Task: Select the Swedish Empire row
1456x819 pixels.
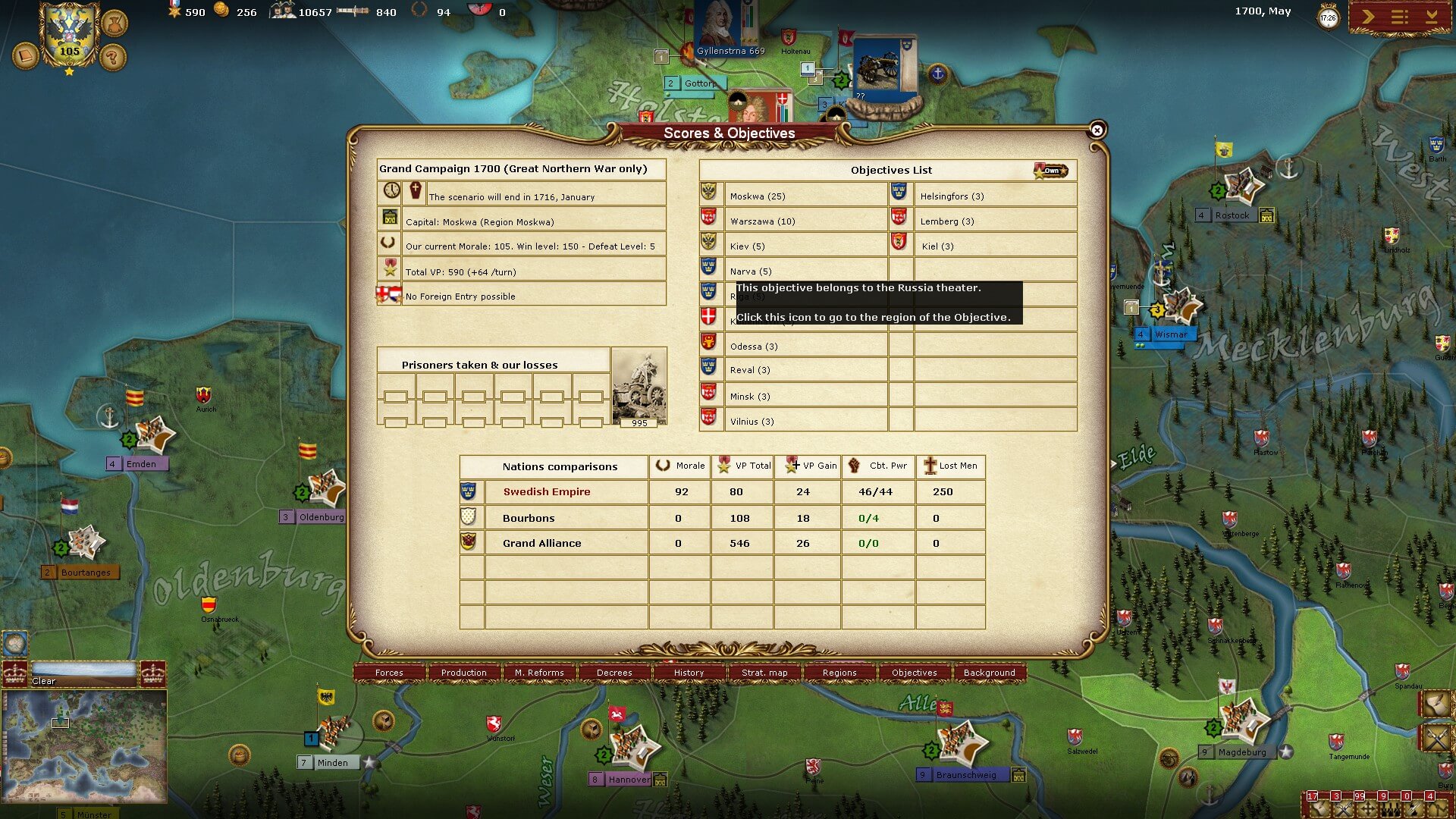Action: tap(546, 491)
